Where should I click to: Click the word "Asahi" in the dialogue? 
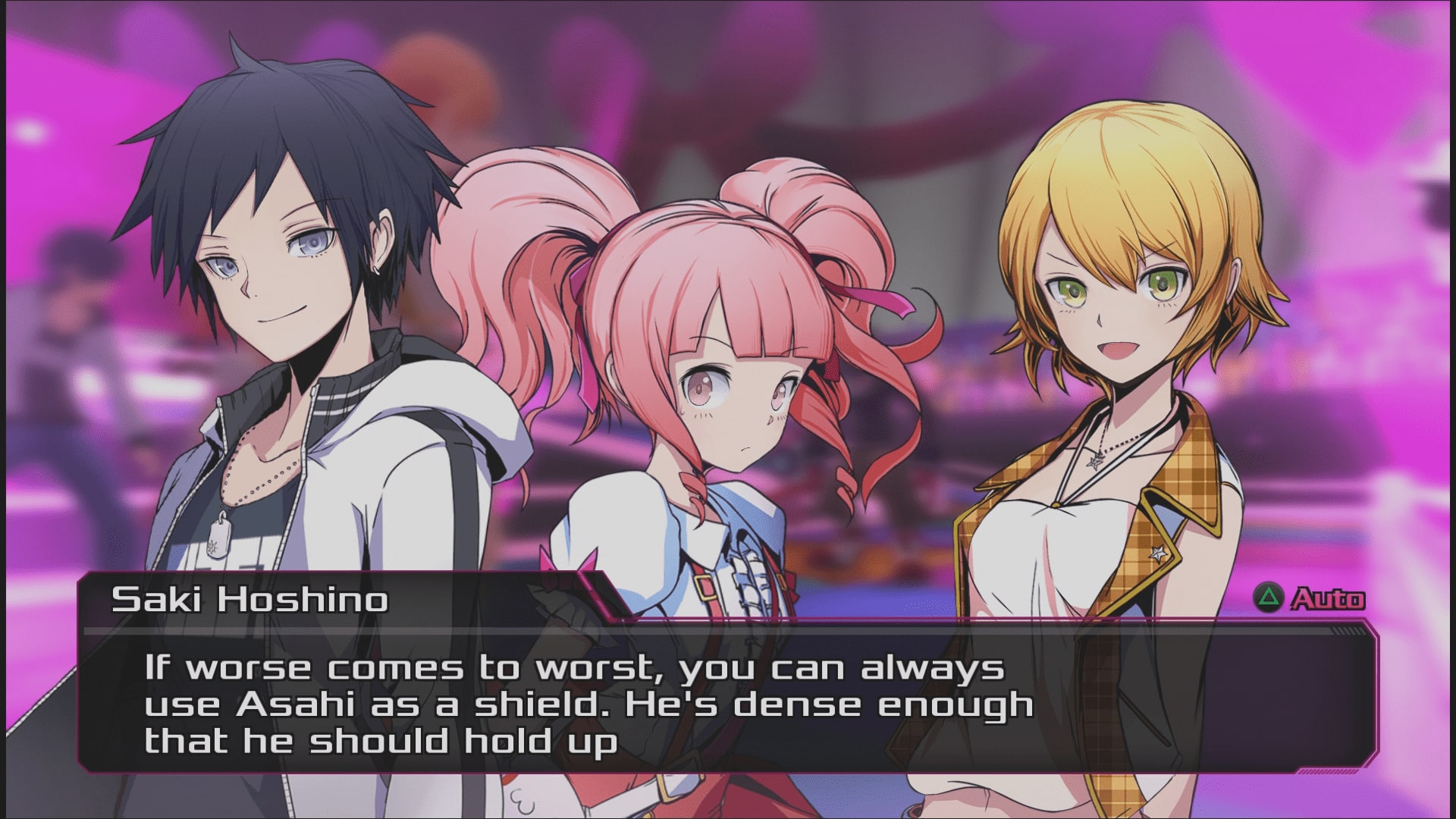point(296,703)
